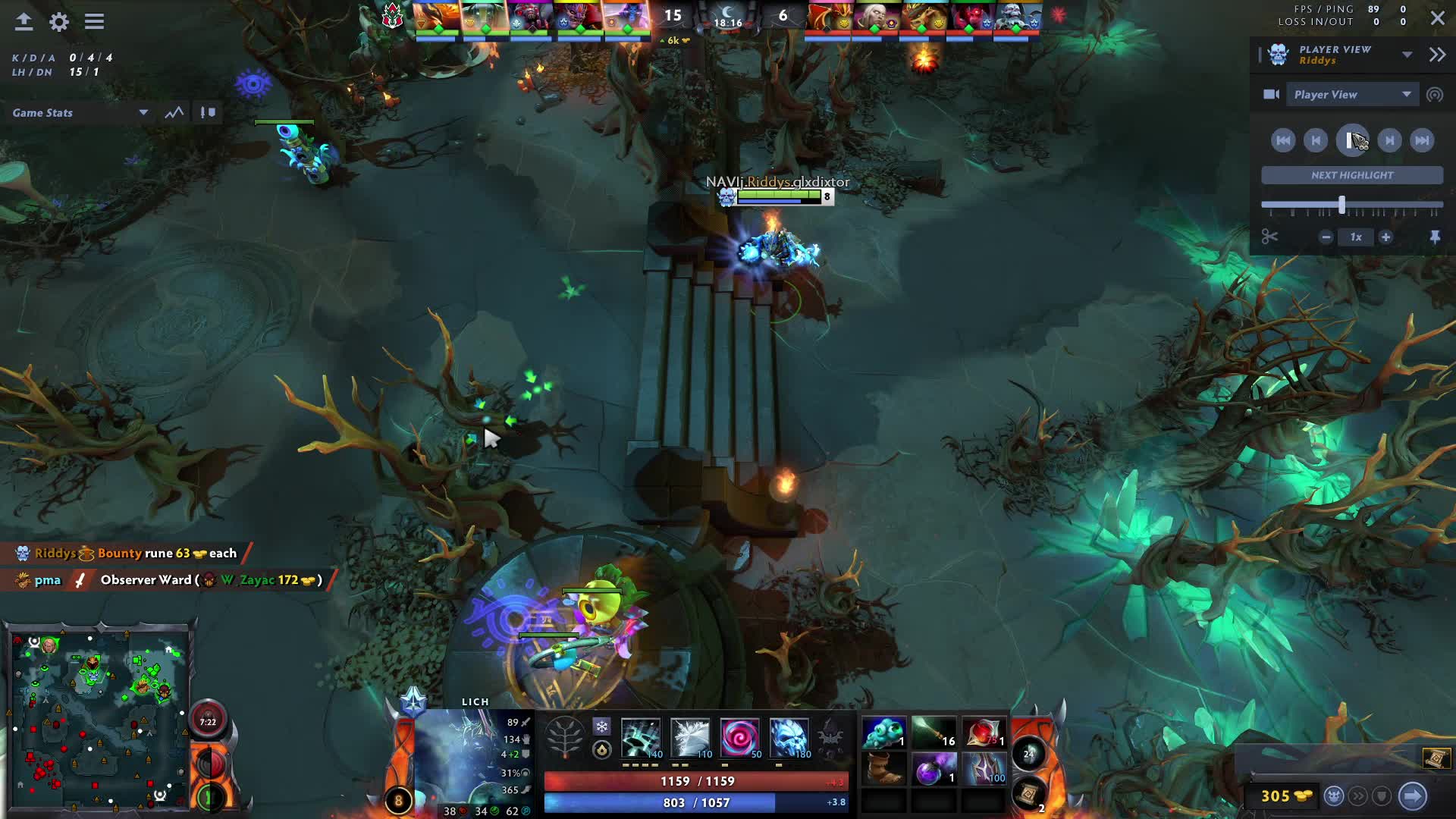
Task: Open the settings gear menu
Action: point(59,21)
